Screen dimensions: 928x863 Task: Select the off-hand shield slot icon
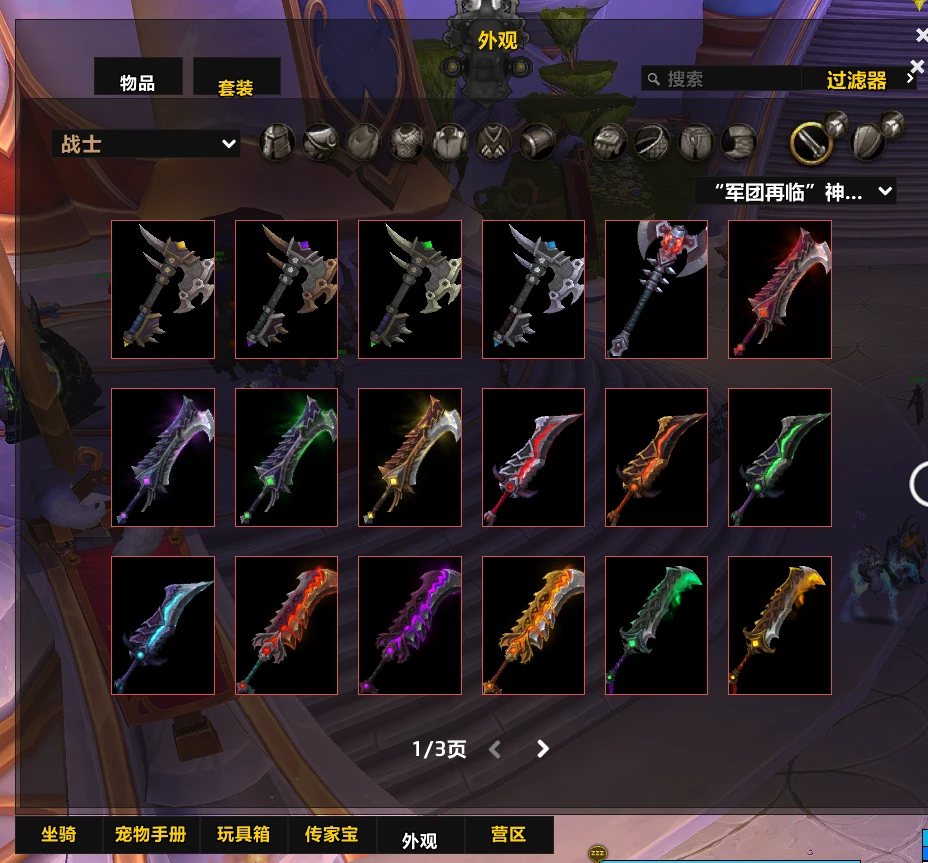(x=868, y=142)
